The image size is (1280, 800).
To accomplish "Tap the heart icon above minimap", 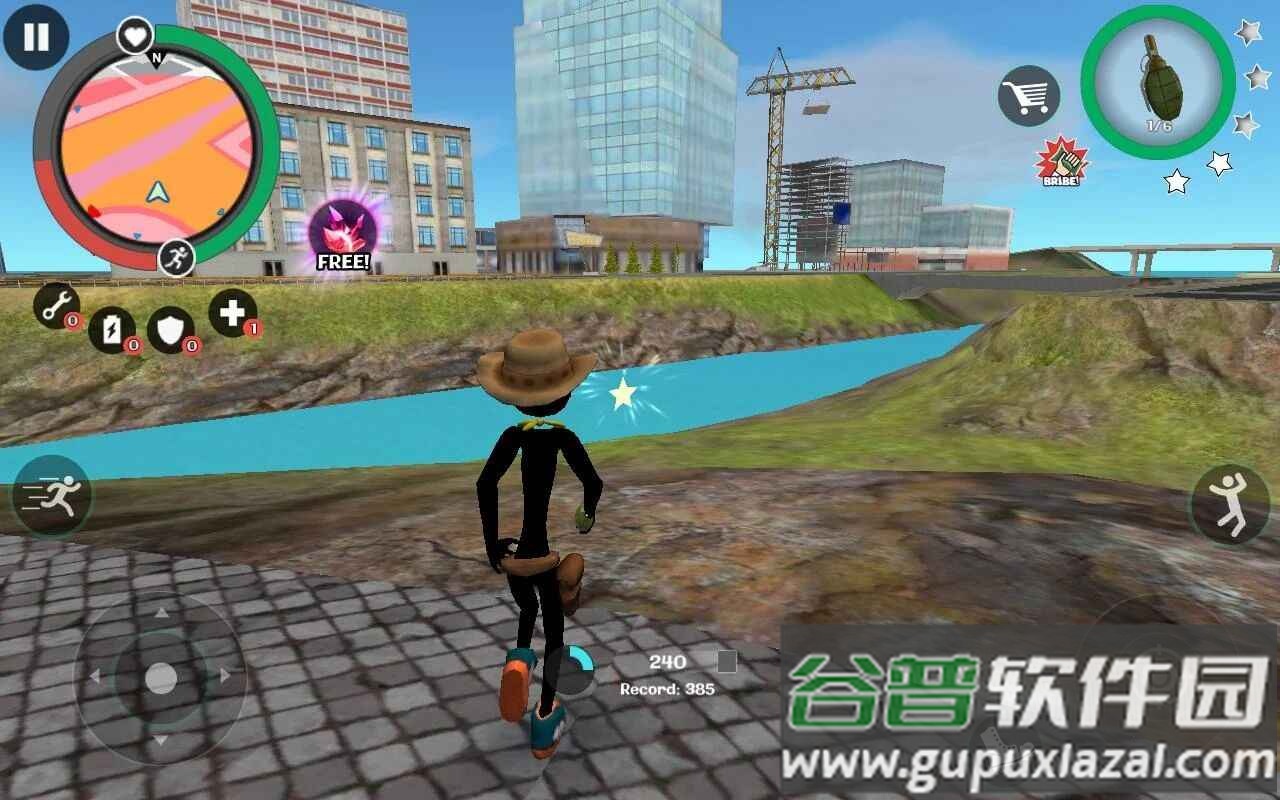I will pyautogui.click(x=135, y=36).
